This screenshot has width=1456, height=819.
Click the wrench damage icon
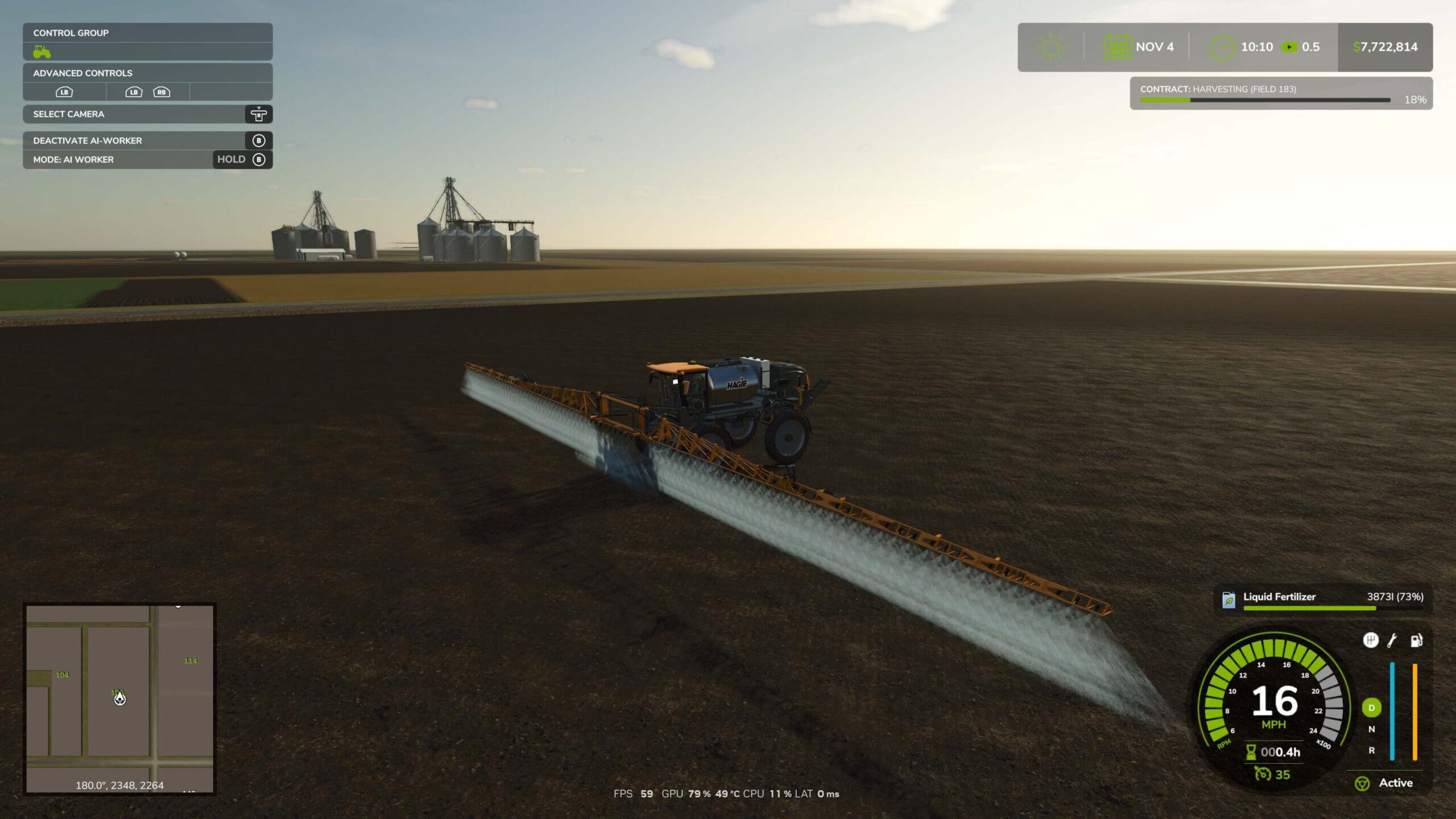pos(1392,640)
